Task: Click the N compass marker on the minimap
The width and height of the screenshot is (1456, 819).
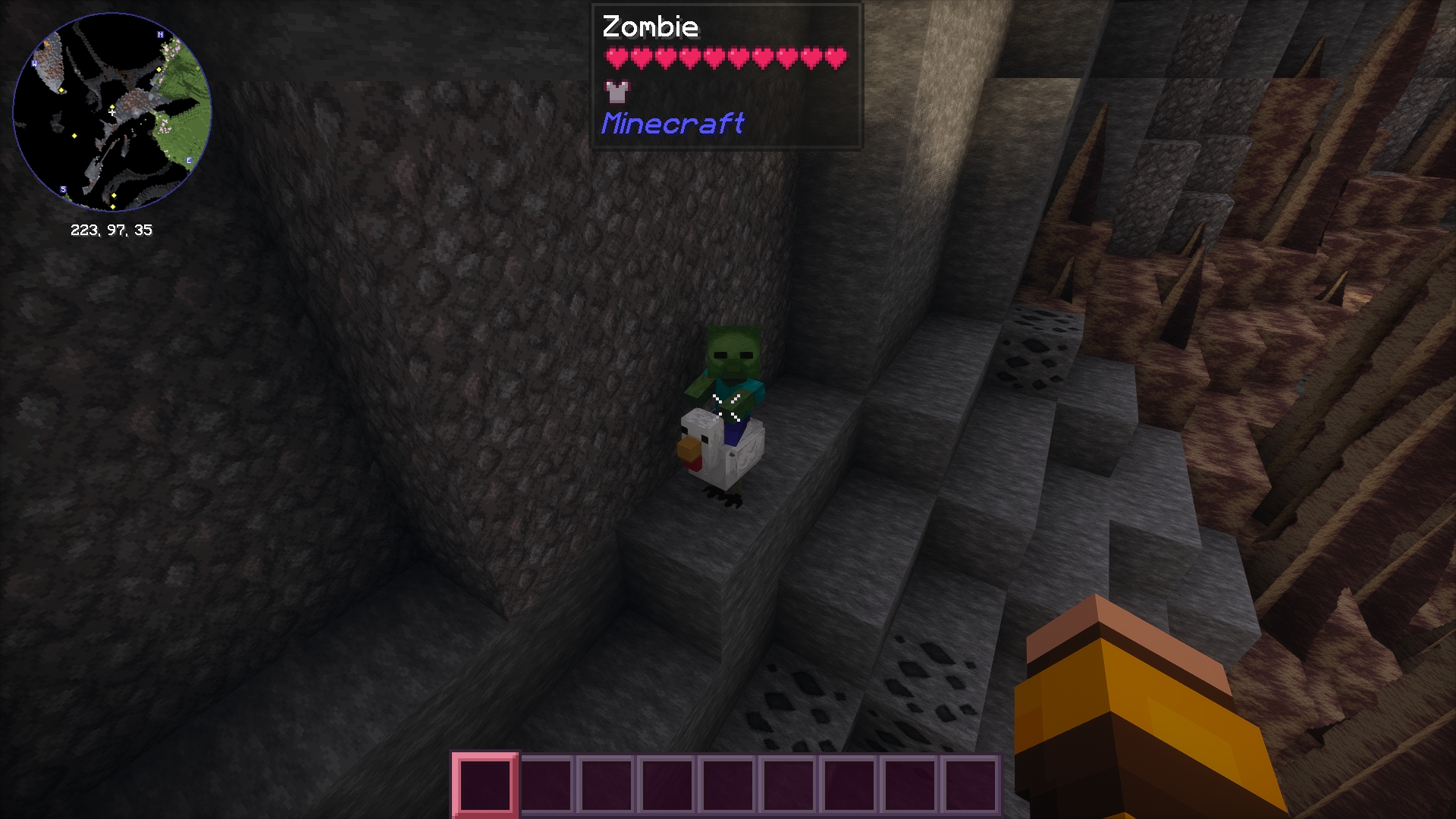Action: point(161,34)
